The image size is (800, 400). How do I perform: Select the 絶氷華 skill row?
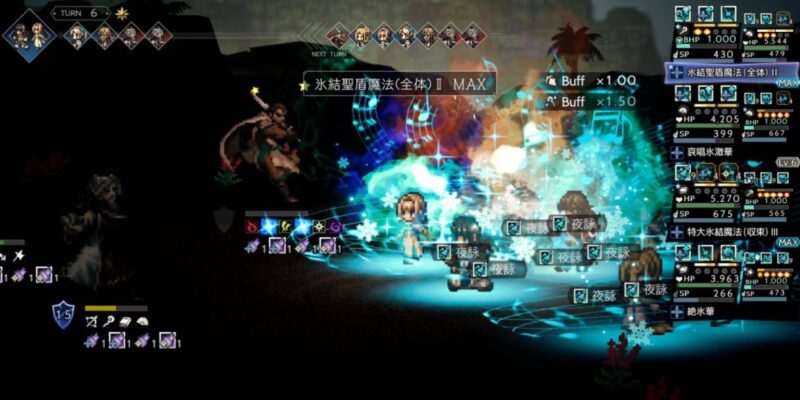pos(730,311)
